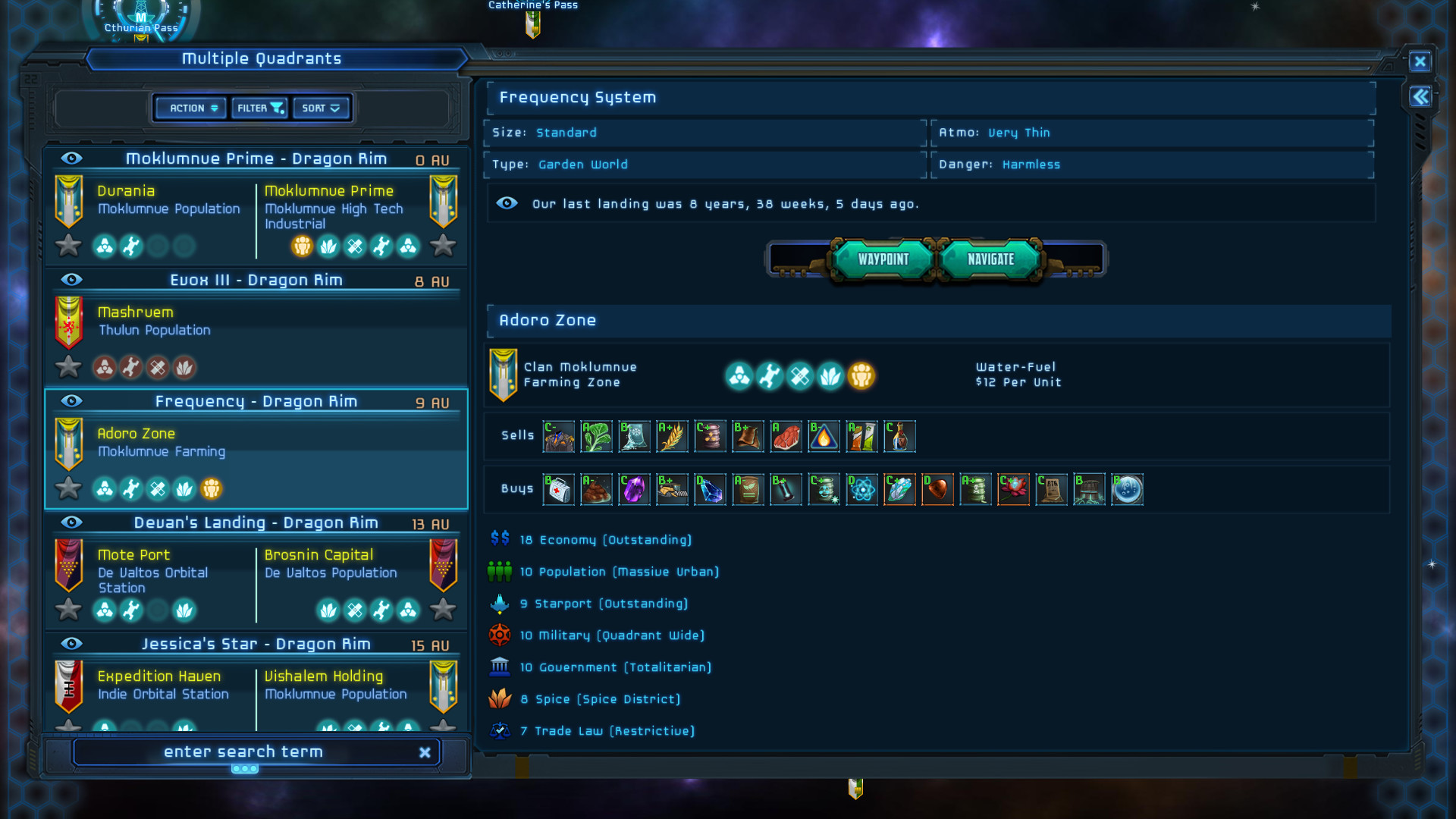Select the Water-Fuel barrel icon in Sells row
Viewport: 1456px width, 819px height.
(824, 436)
